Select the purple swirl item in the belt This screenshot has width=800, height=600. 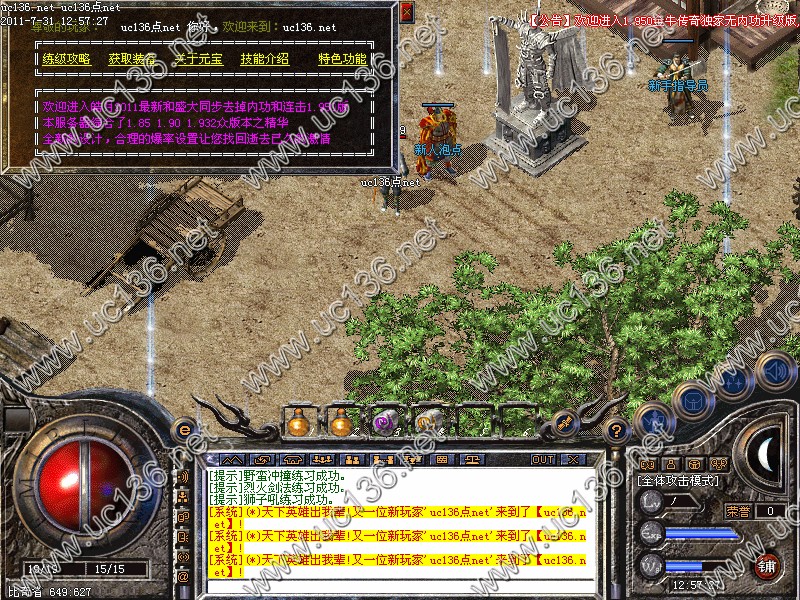point(384,423)
